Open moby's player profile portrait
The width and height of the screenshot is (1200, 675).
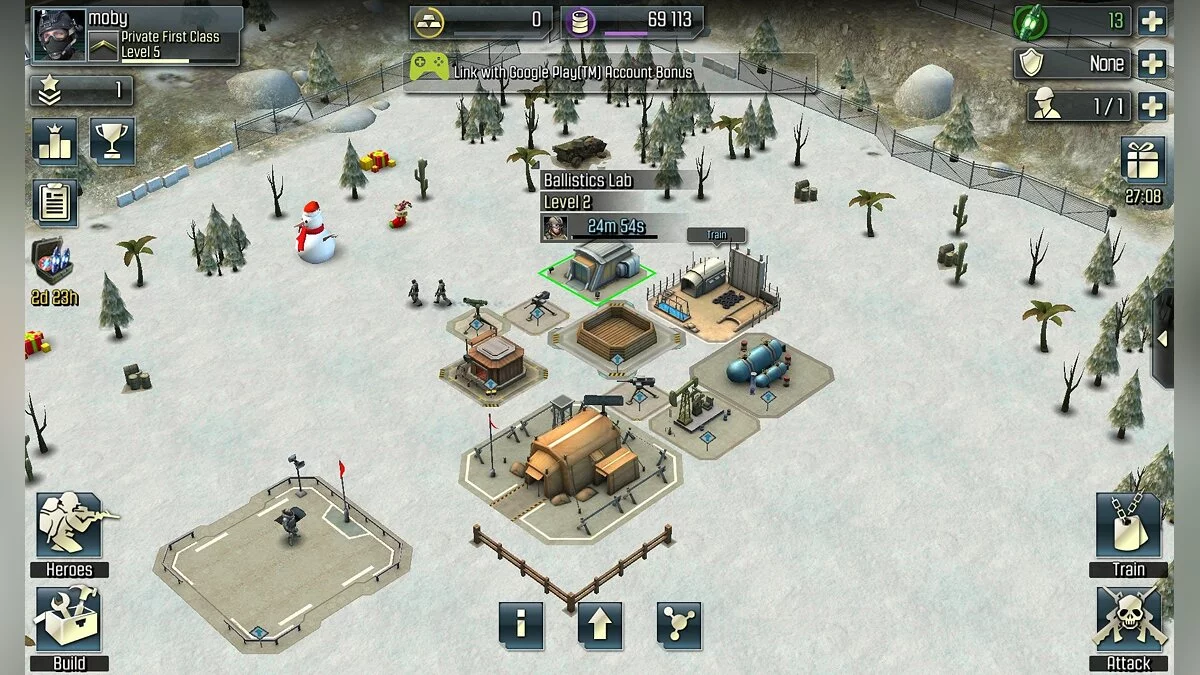click(59, 36)
